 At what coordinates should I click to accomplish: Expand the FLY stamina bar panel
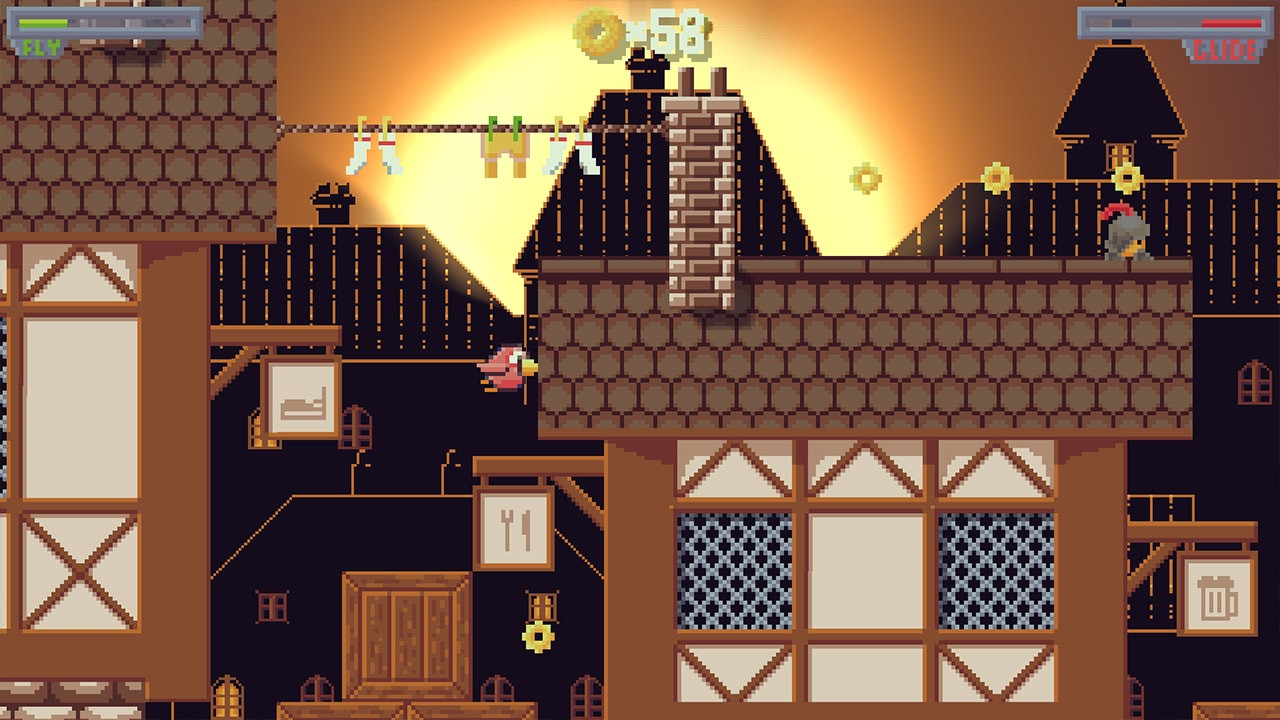(x=105, y=22)
